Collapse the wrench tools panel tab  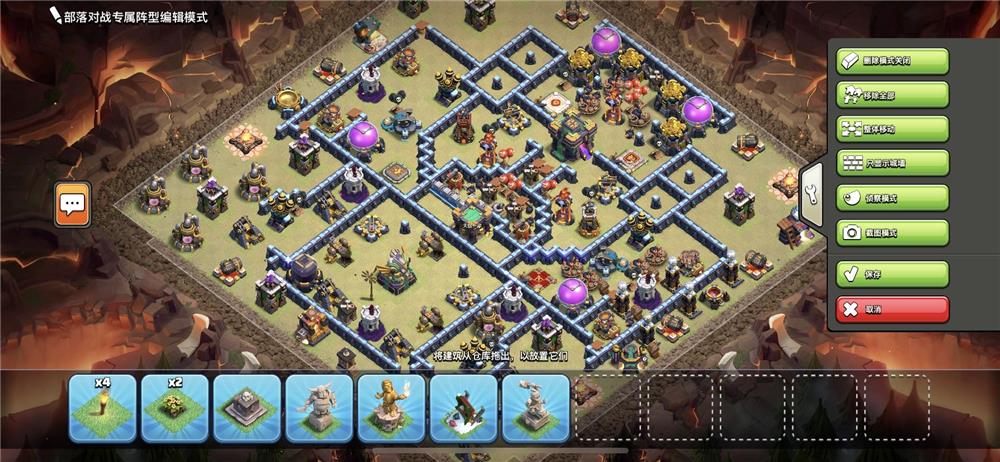[810, 189]
